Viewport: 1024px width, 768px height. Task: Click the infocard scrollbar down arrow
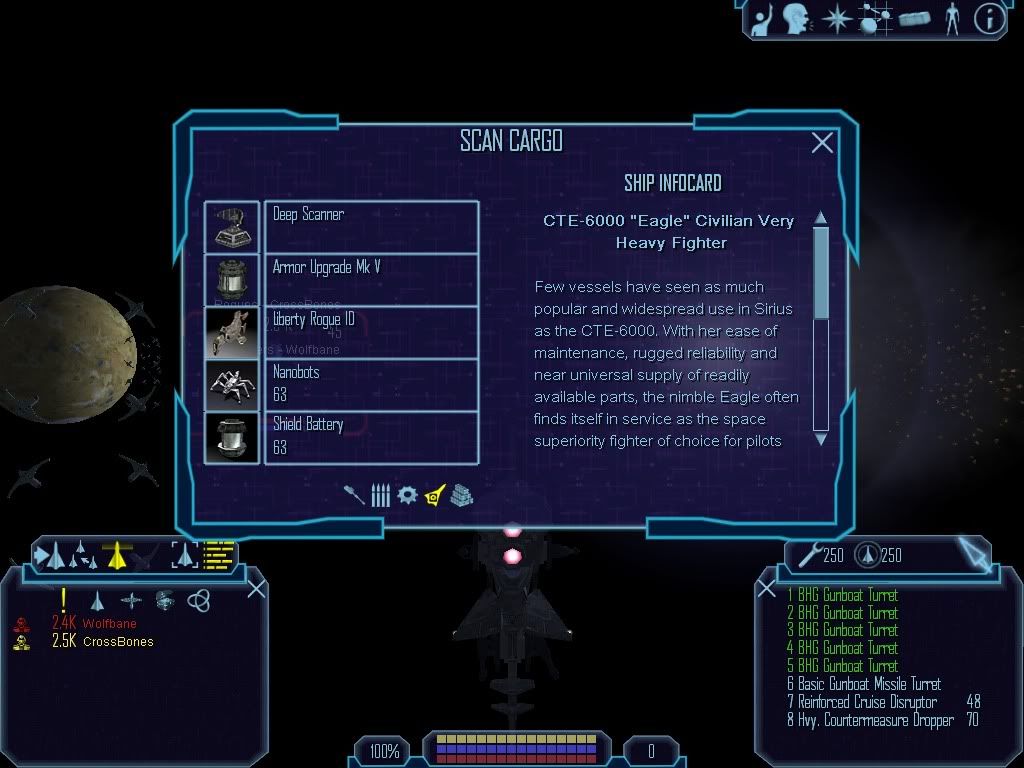821,438
